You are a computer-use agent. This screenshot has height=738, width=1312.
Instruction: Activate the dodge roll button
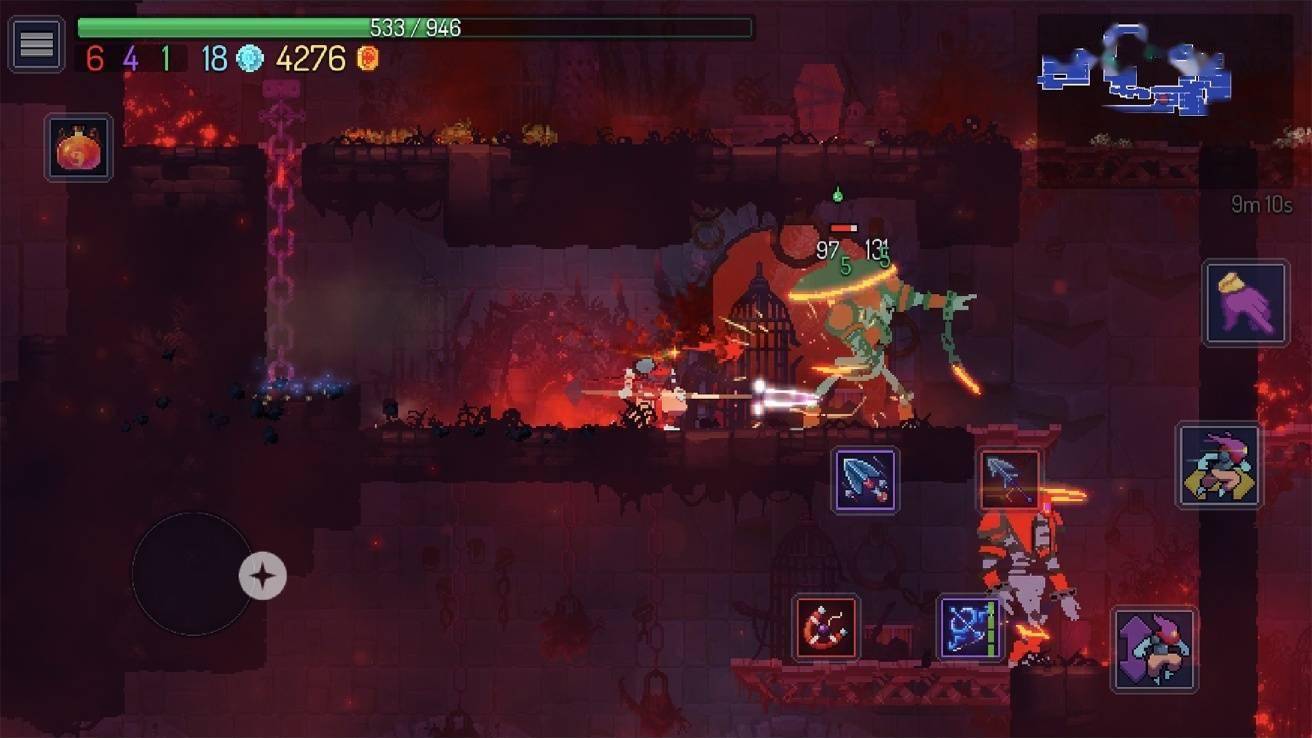tap(1218, 465)
